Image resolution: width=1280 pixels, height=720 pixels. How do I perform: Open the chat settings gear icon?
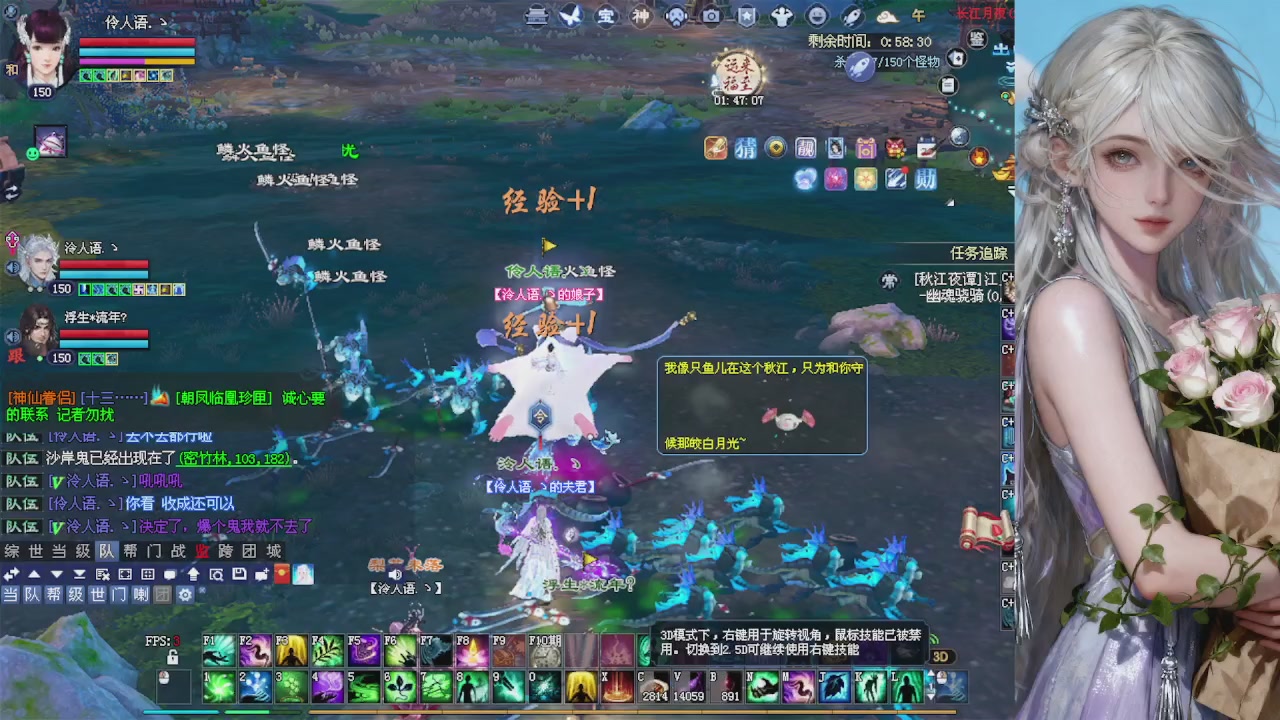click(186, 595)
